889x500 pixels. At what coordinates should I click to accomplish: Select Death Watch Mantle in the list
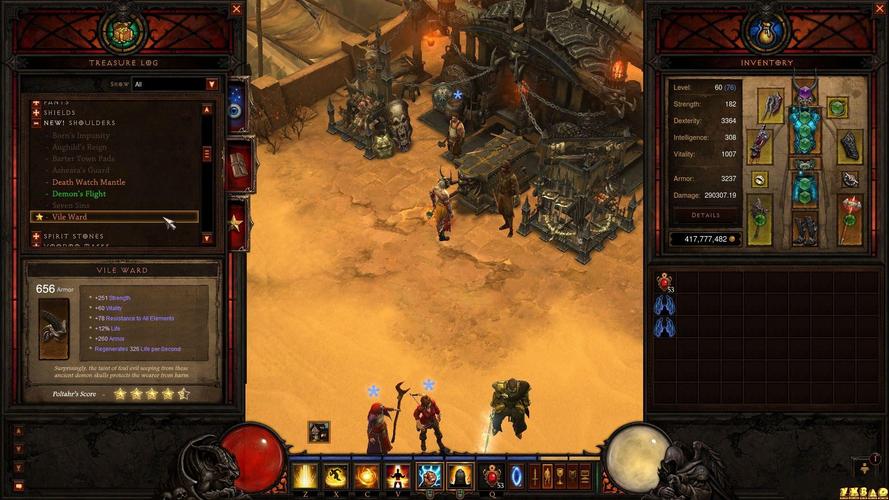click(88, 183)
